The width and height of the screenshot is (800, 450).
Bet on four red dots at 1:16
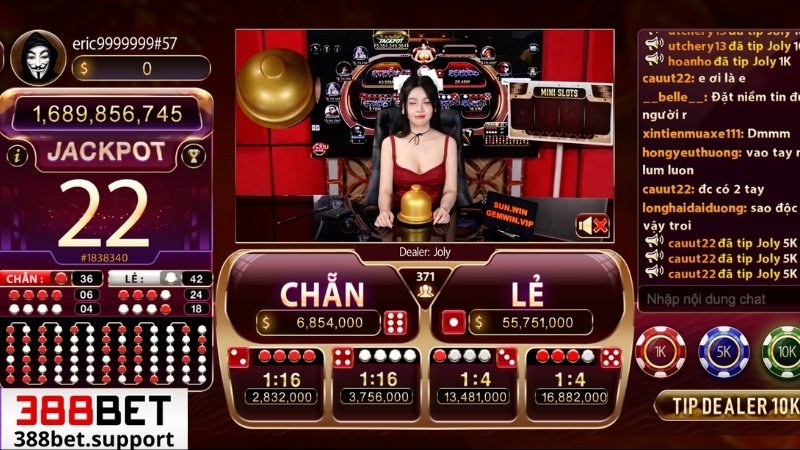(x=273, y=378)
